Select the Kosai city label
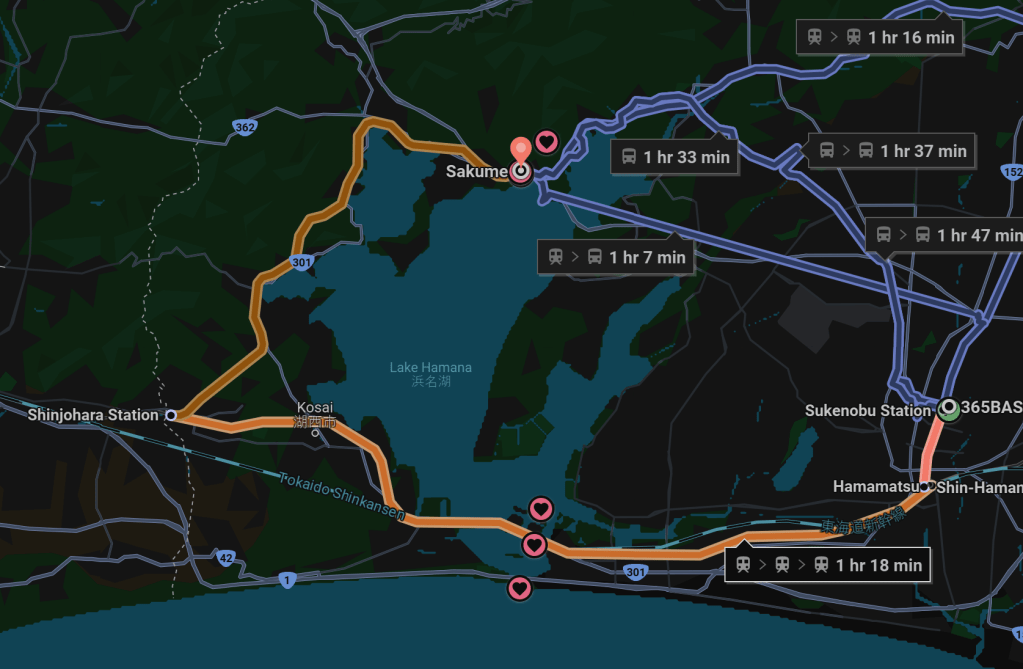This screenshot has width=1023, height=669. [x=315, y=408]
